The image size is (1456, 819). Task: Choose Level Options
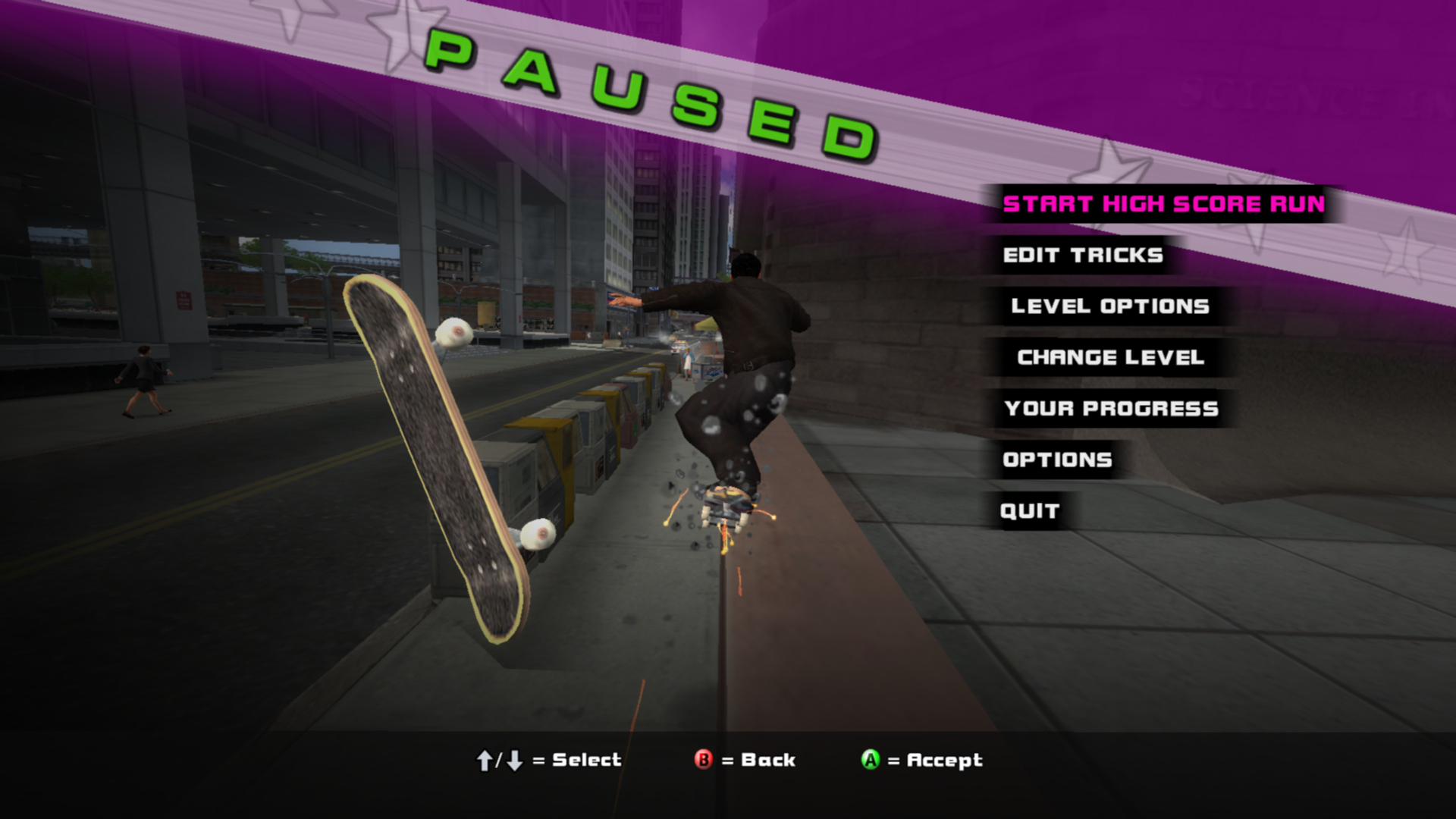[1109, 306]
